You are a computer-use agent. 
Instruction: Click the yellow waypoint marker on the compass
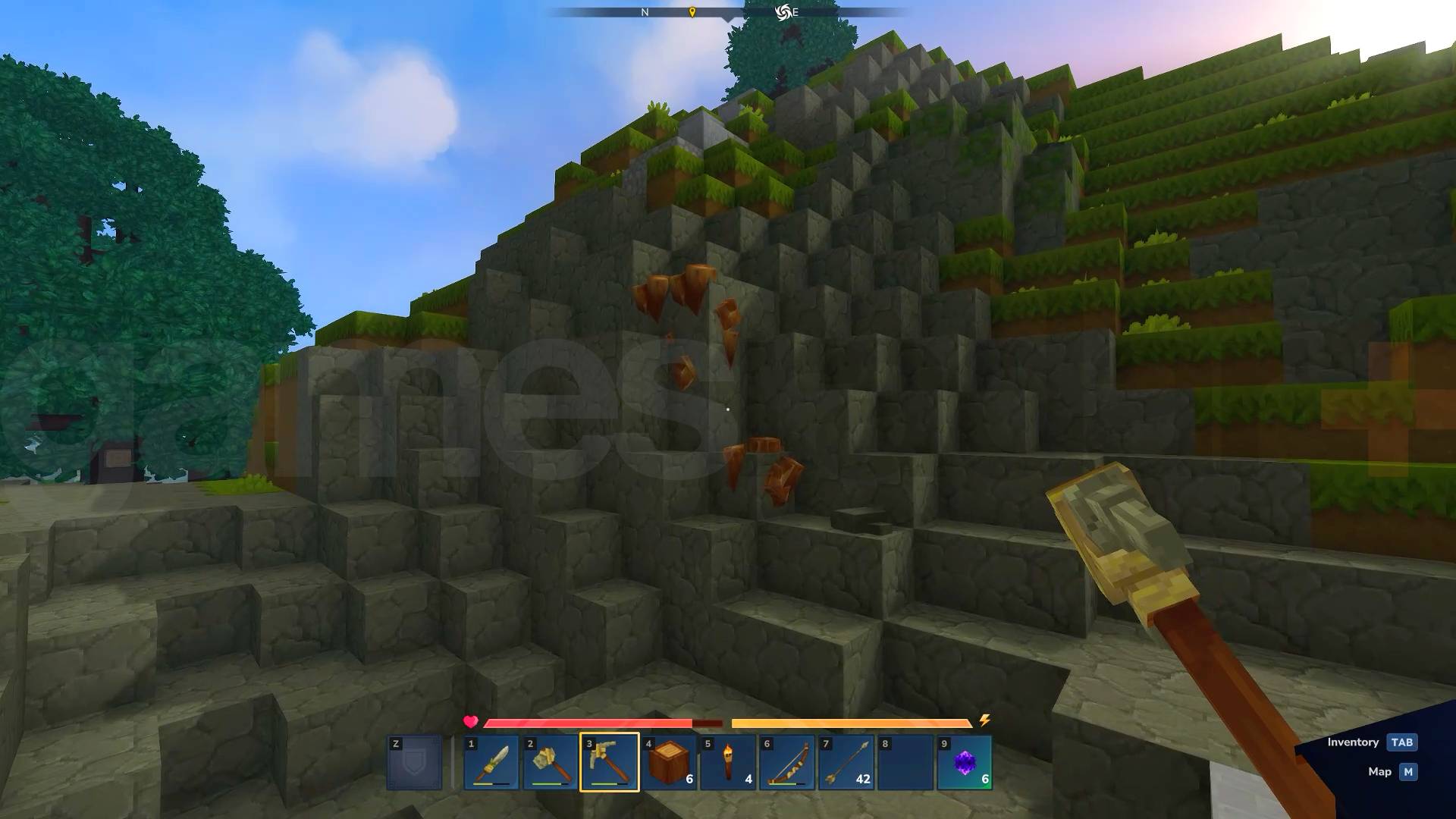click(x=692, y=12)
